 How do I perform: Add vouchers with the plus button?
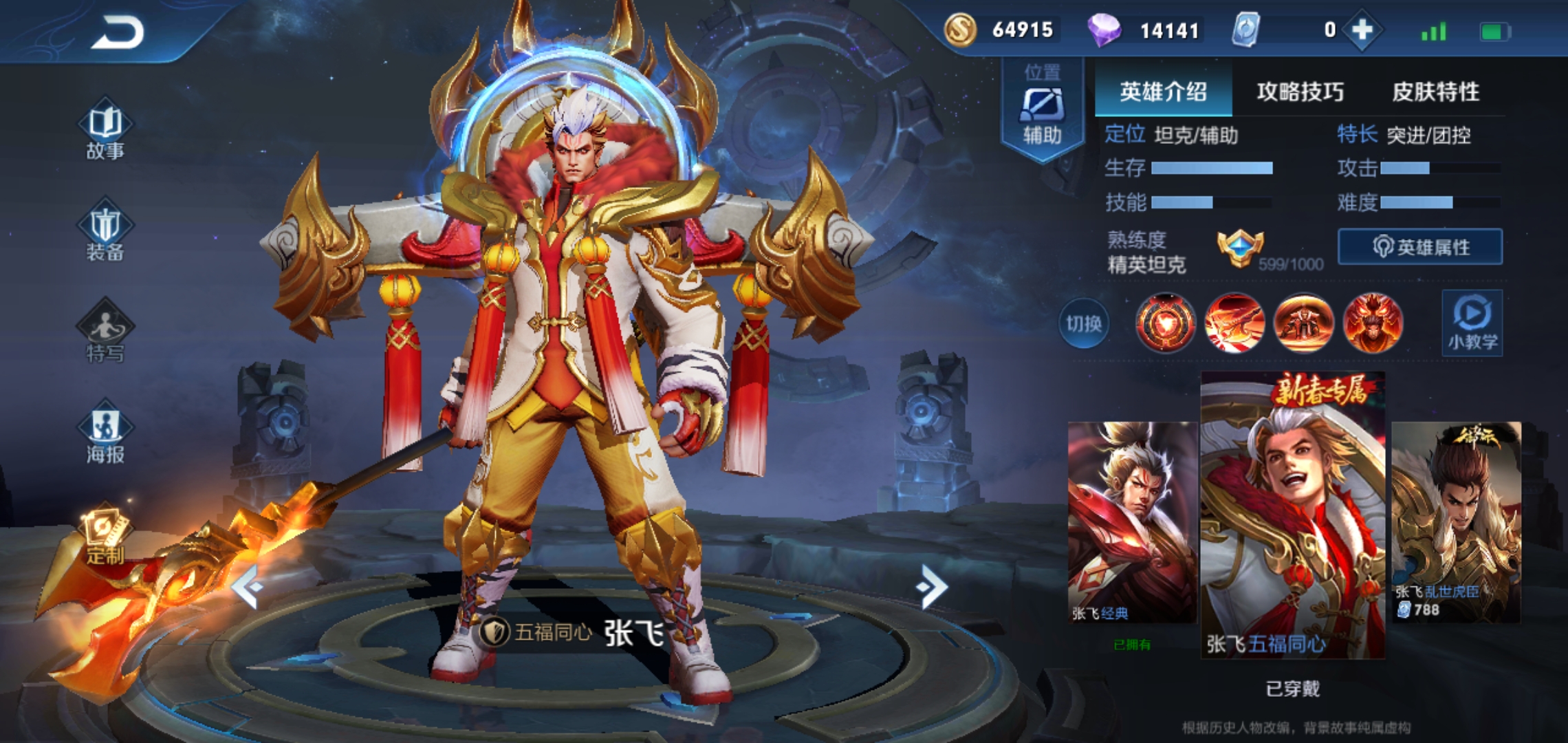[x=1362, y=30]
